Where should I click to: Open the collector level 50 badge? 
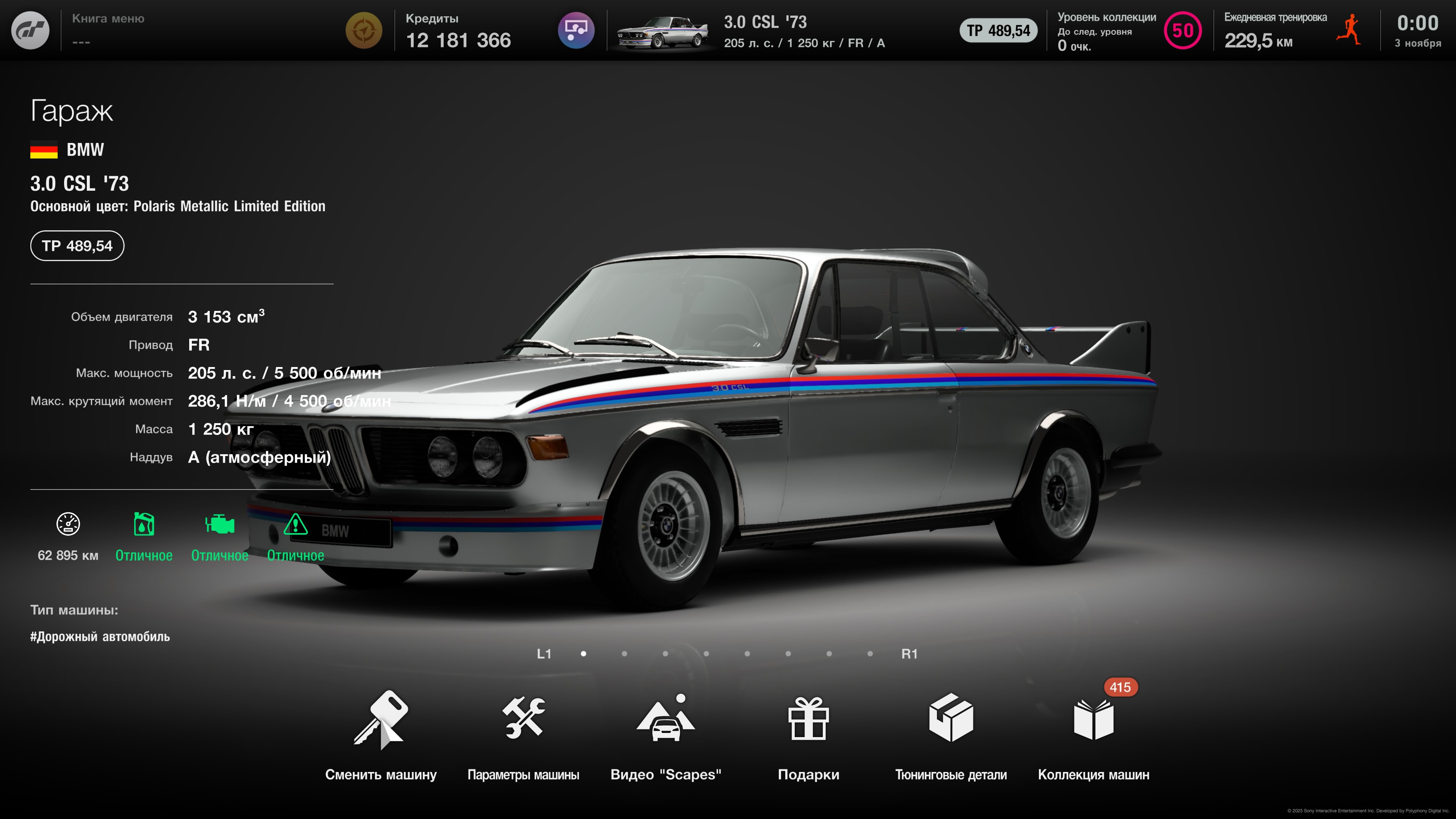[1183, 30]
